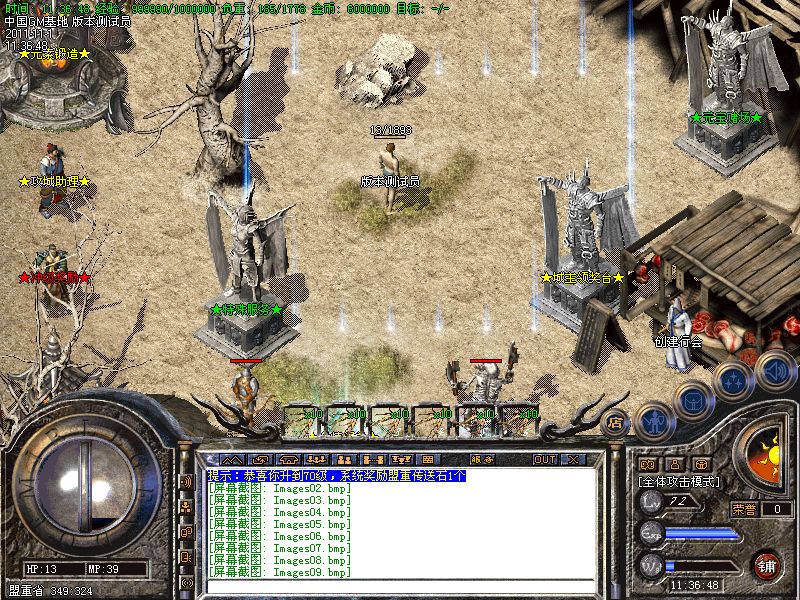Open the red 铺 stall button
This screenshot has width=800, height=600.
(767, 565)
